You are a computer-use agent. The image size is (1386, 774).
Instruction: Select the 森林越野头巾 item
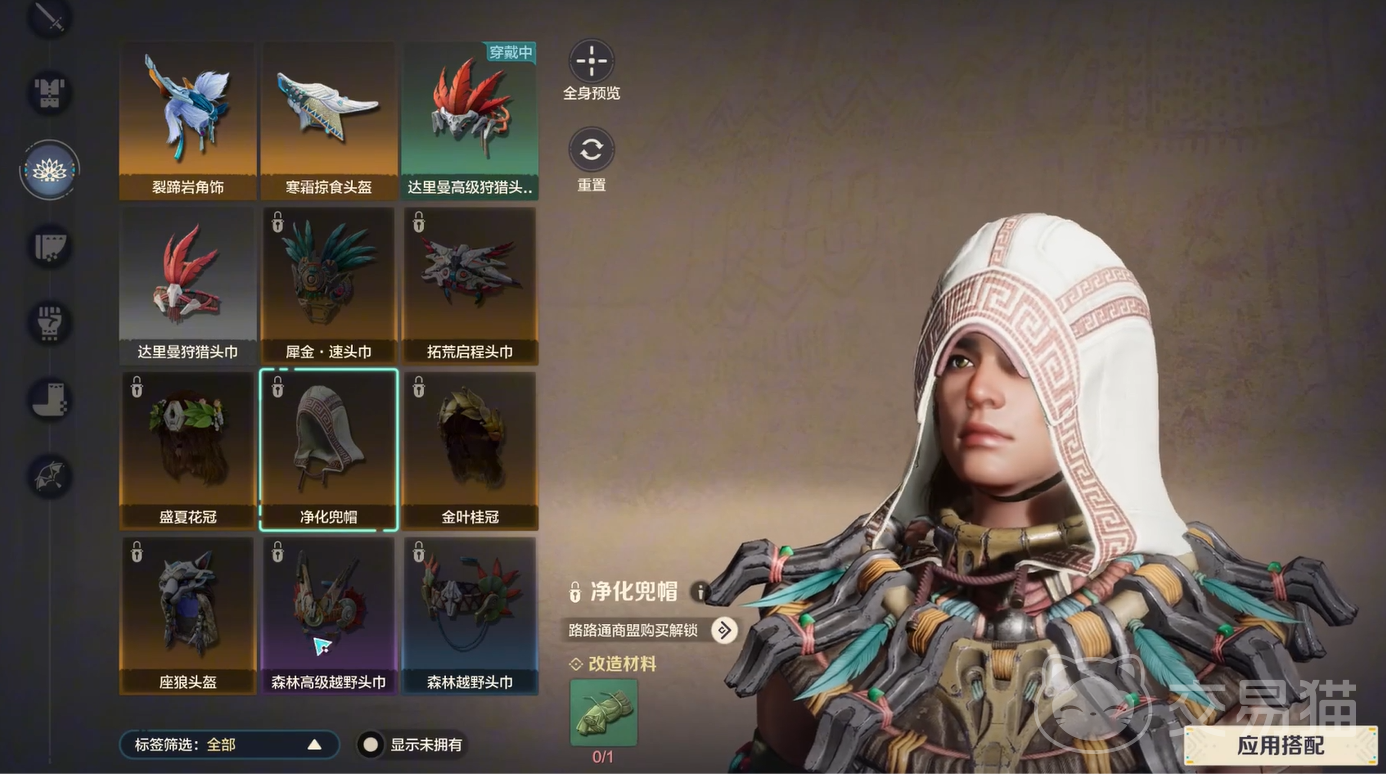tap(470, 615)
